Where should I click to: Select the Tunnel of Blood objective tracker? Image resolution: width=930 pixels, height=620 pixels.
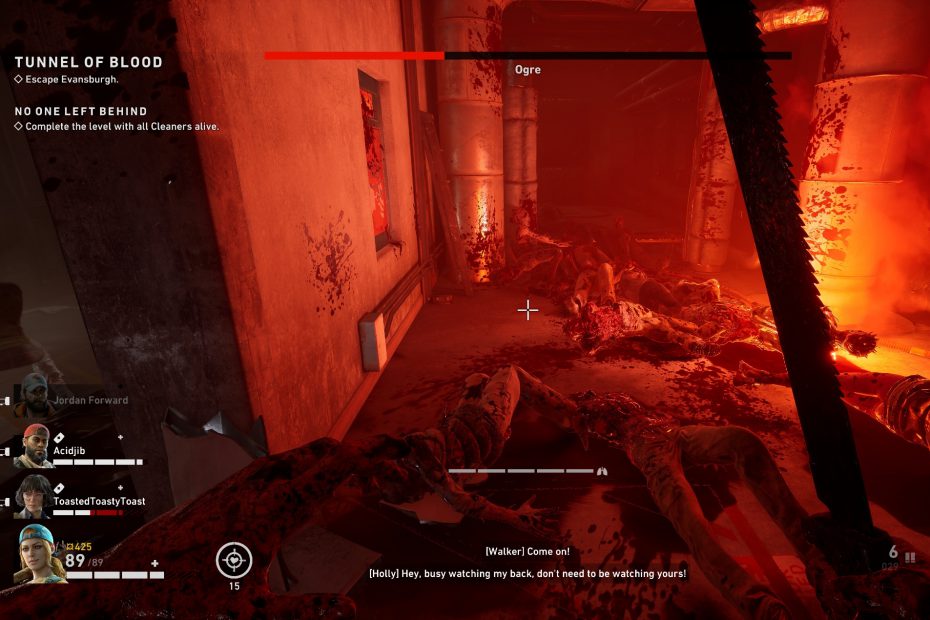point(88,62)
